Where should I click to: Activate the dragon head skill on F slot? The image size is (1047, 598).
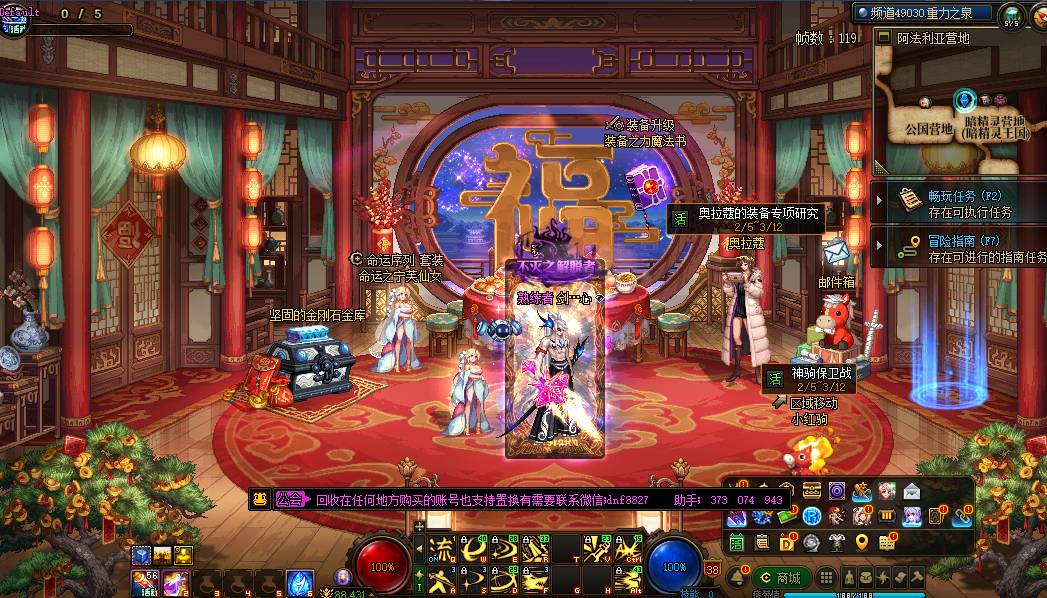[x=535, y=578]
